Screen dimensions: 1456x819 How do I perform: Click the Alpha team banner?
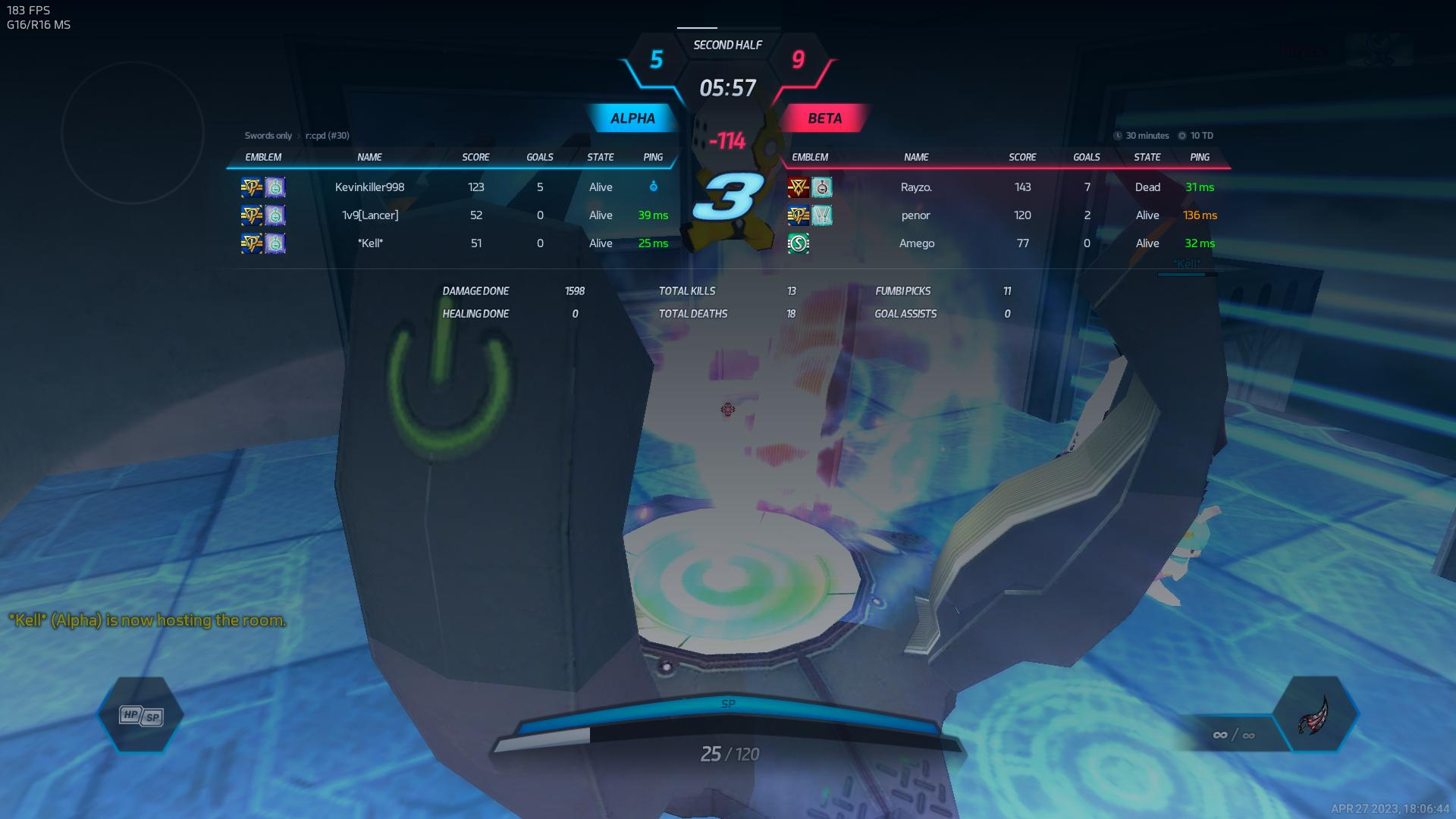(x=632, y=118)
